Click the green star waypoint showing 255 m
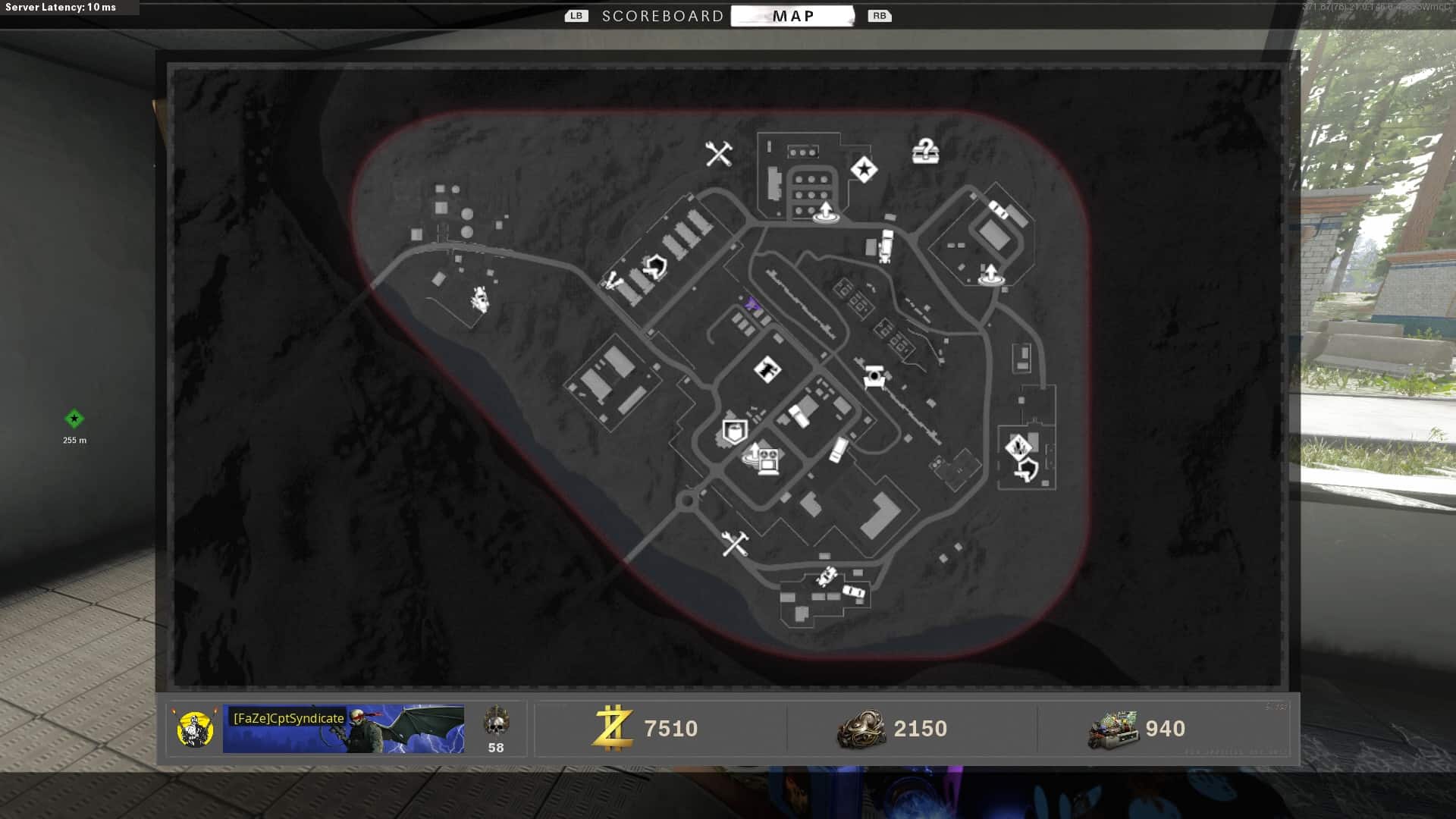1456x819 pixels. [74, 419]
